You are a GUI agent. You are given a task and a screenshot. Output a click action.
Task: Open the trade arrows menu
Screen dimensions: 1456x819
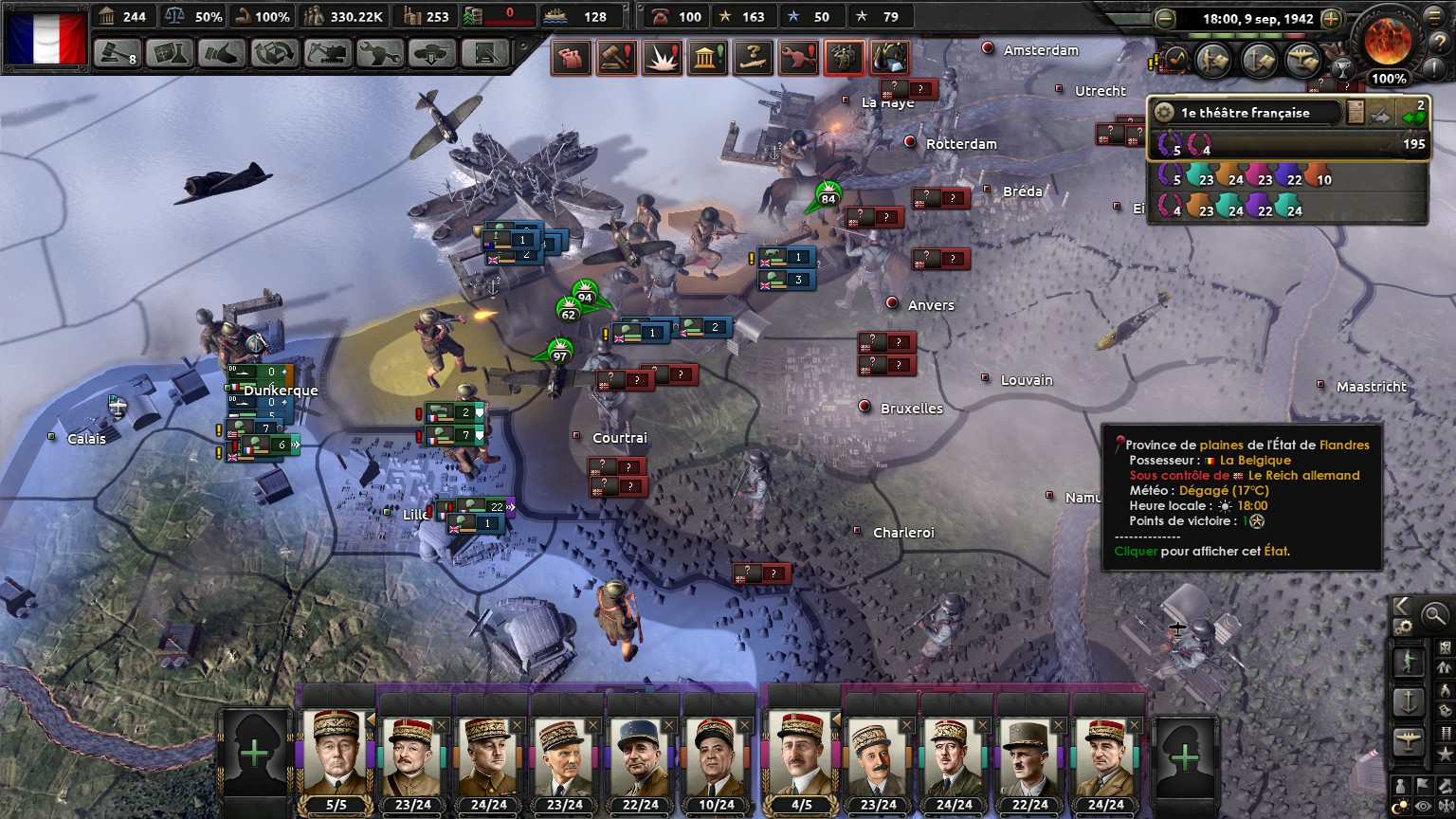[275, 53]
